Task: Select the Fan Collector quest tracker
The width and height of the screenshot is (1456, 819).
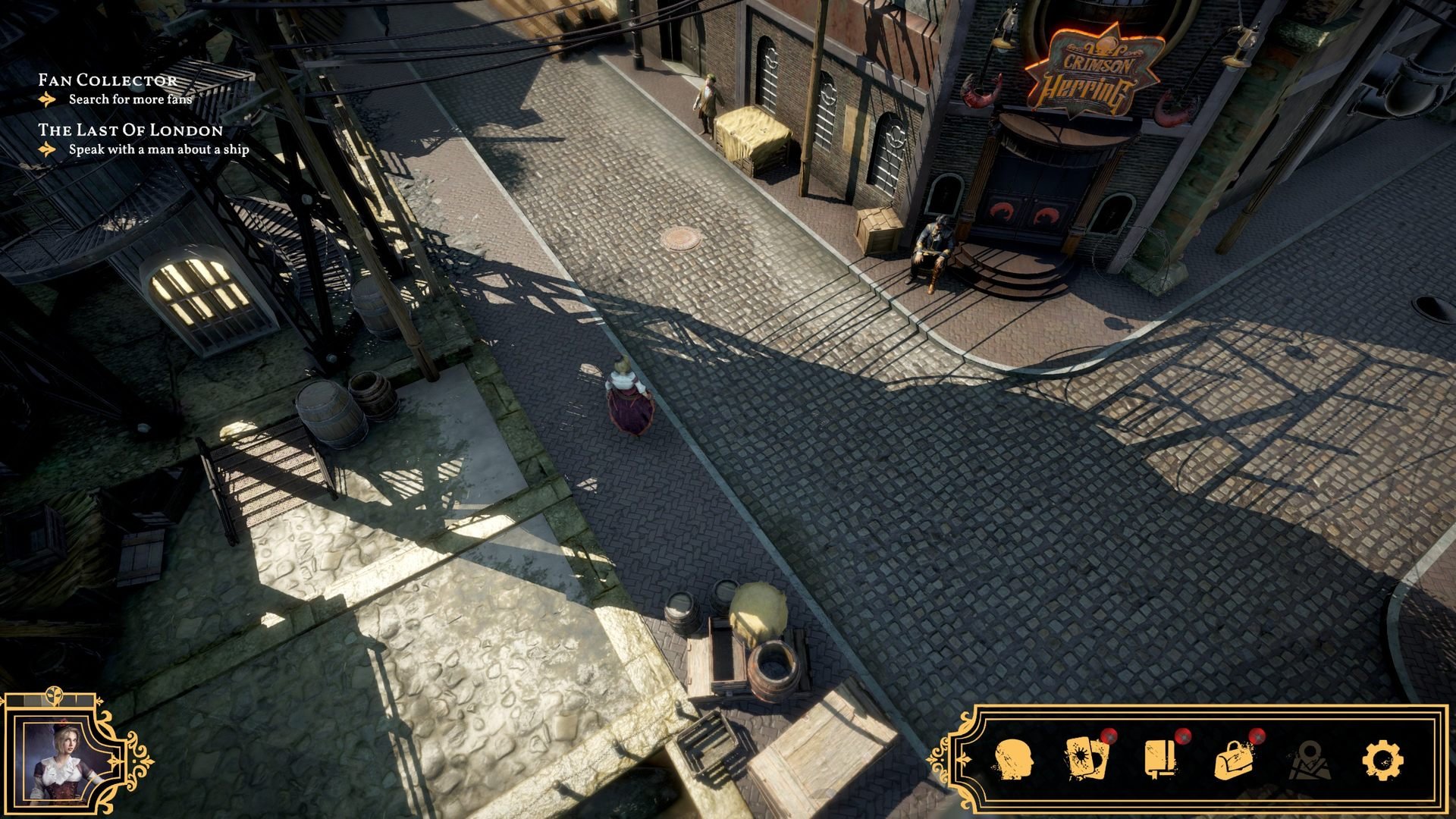Action: point(108,80)
